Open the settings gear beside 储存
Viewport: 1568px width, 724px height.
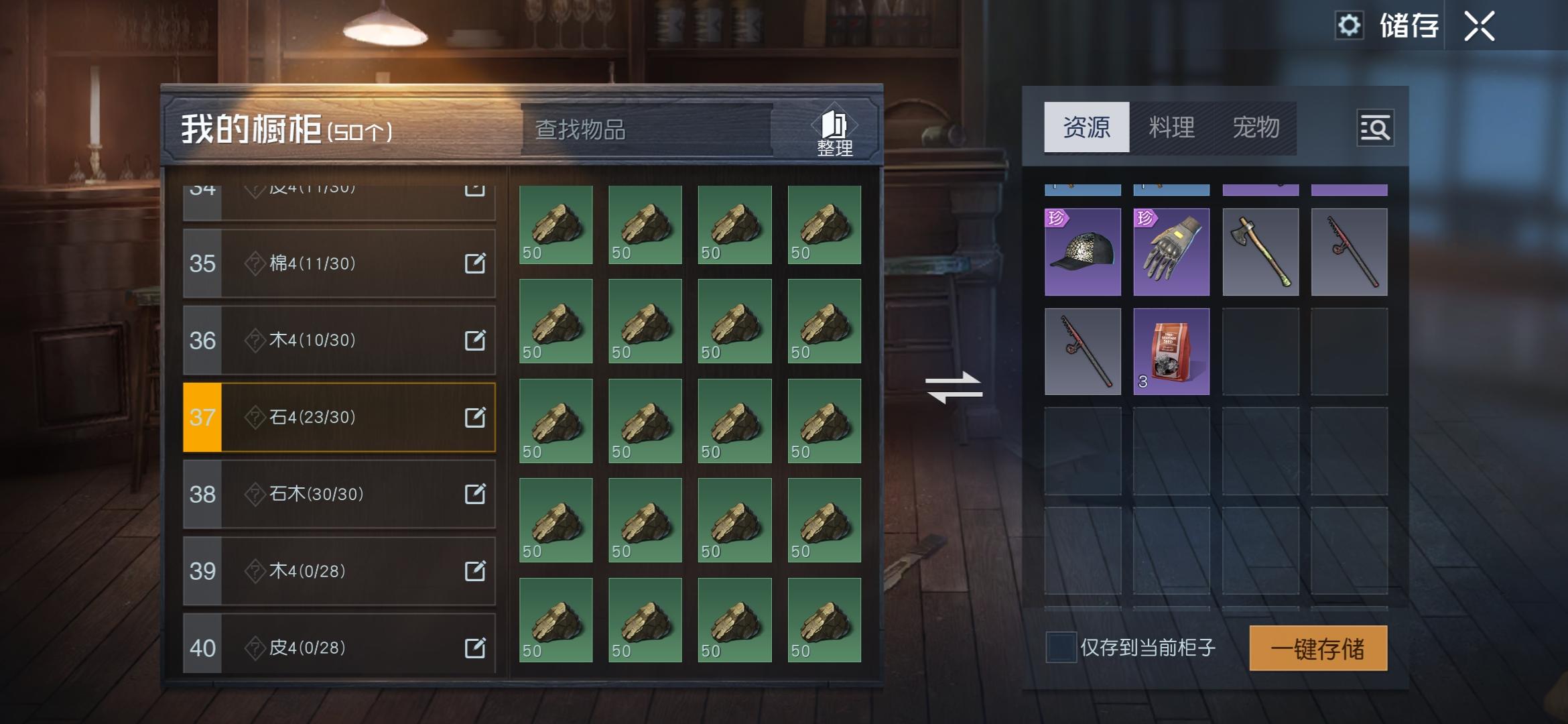1351,25
